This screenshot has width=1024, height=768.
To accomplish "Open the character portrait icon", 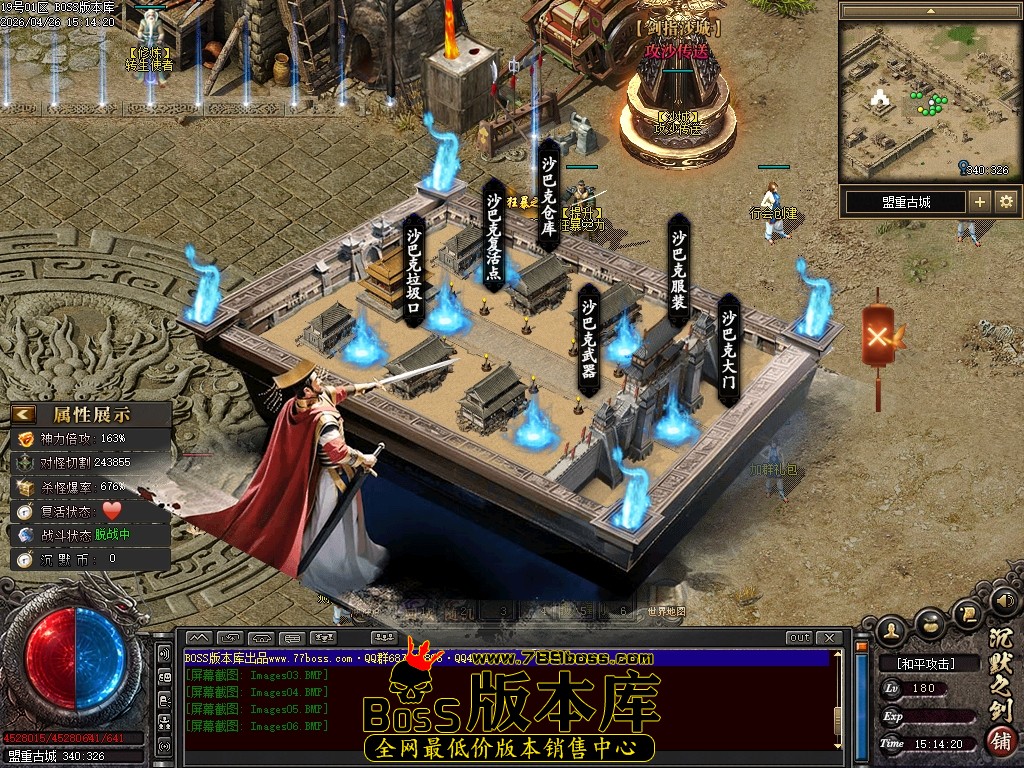I will 892,630.
